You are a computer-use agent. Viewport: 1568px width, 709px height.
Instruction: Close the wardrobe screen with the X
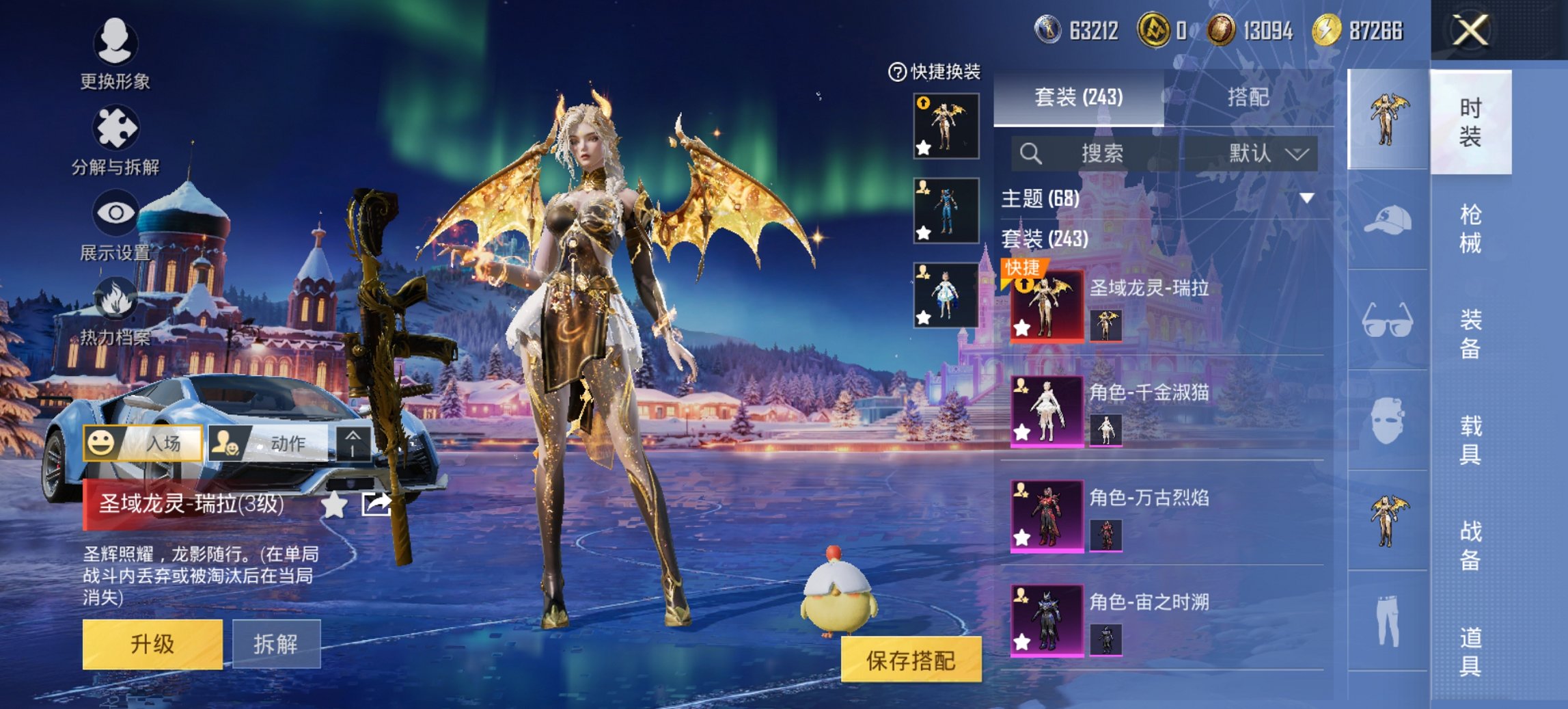tap(1470, 31)
